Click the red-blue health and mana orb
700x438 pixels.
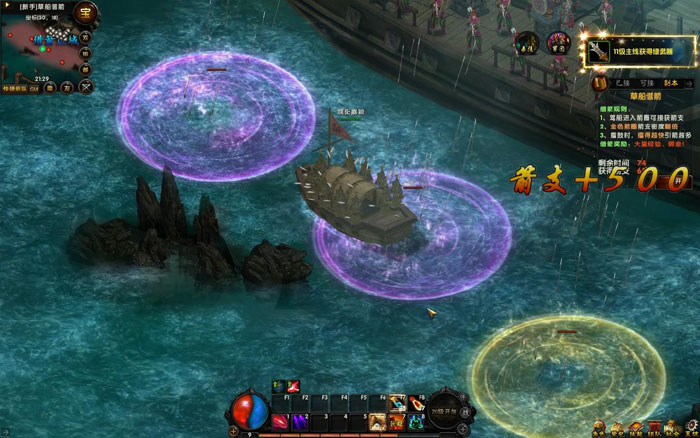pyautogui.click(x=248, y=411)
